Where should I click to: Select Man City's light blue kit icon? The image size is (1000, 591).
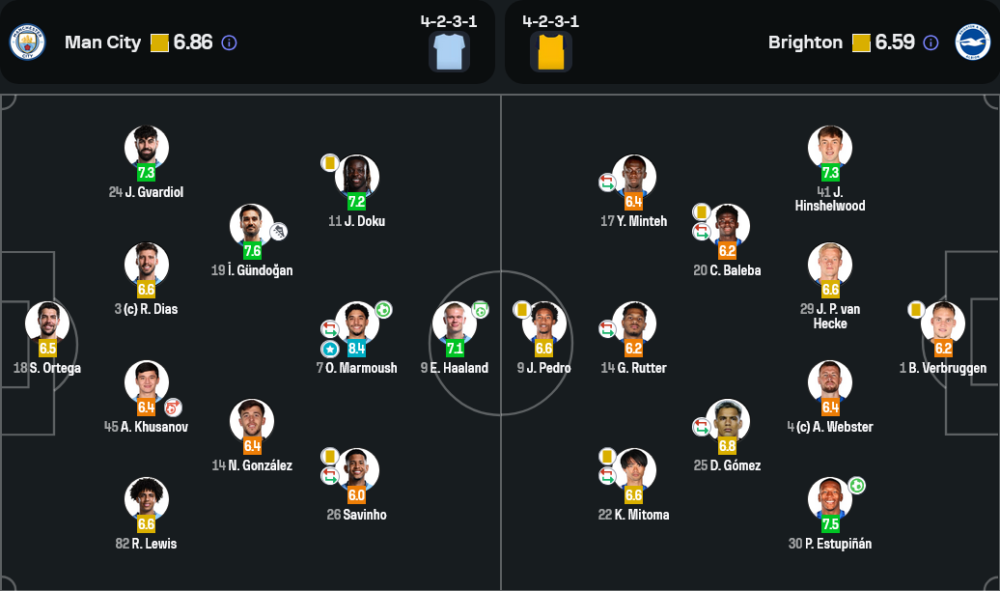pyautogui.click(x=449, y=50)
